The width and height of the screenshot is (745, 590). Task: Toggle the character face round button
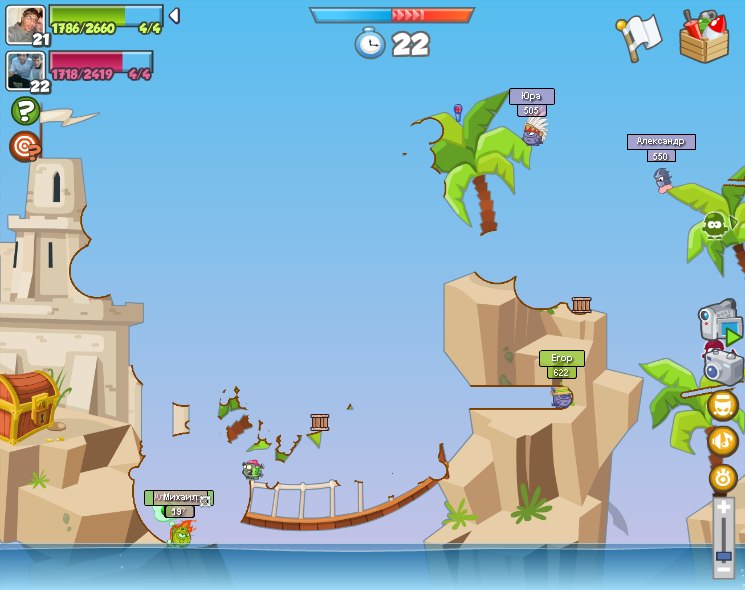[x=722, y=405]
